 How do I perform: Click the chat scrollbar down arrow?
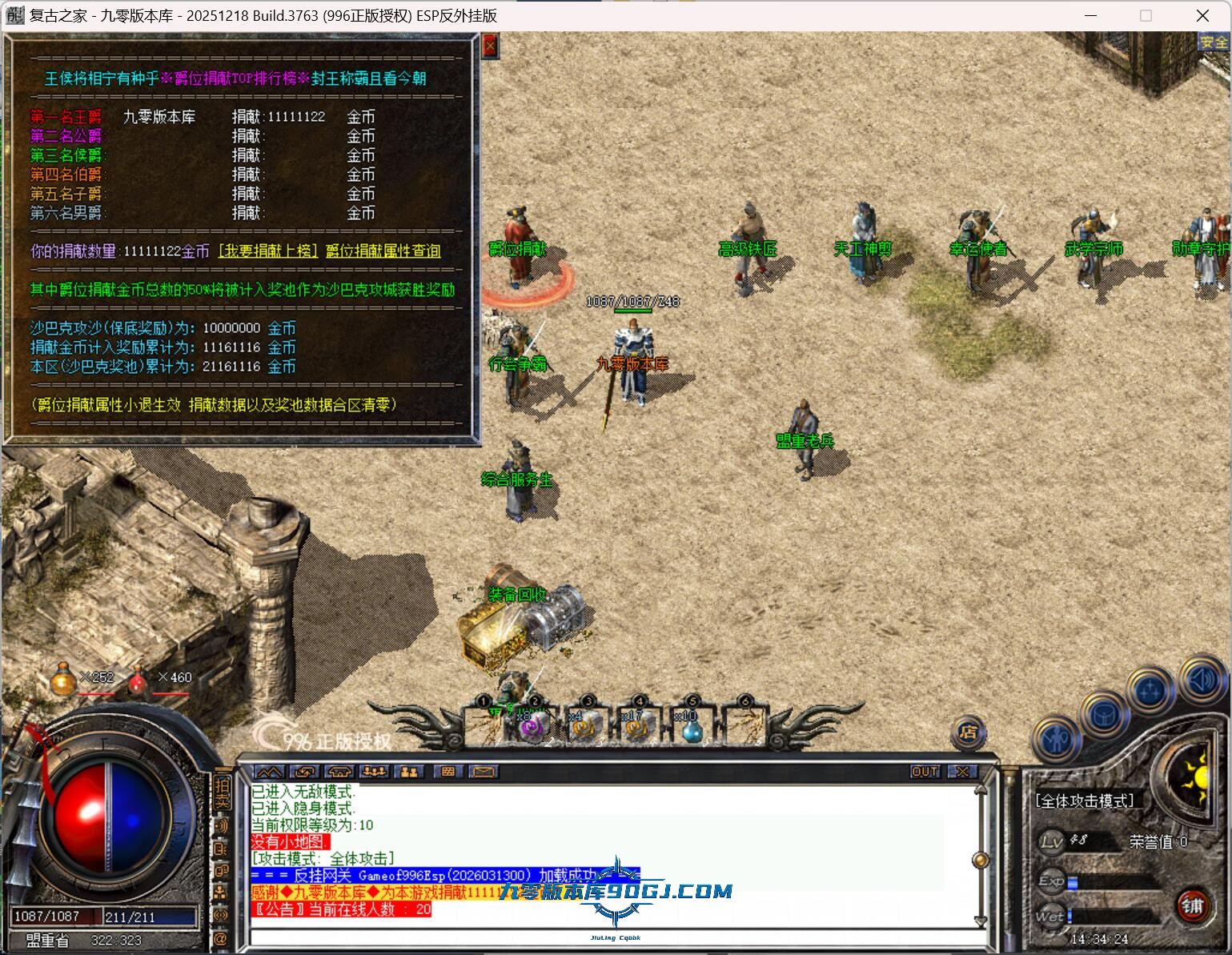tap(980, 921)
